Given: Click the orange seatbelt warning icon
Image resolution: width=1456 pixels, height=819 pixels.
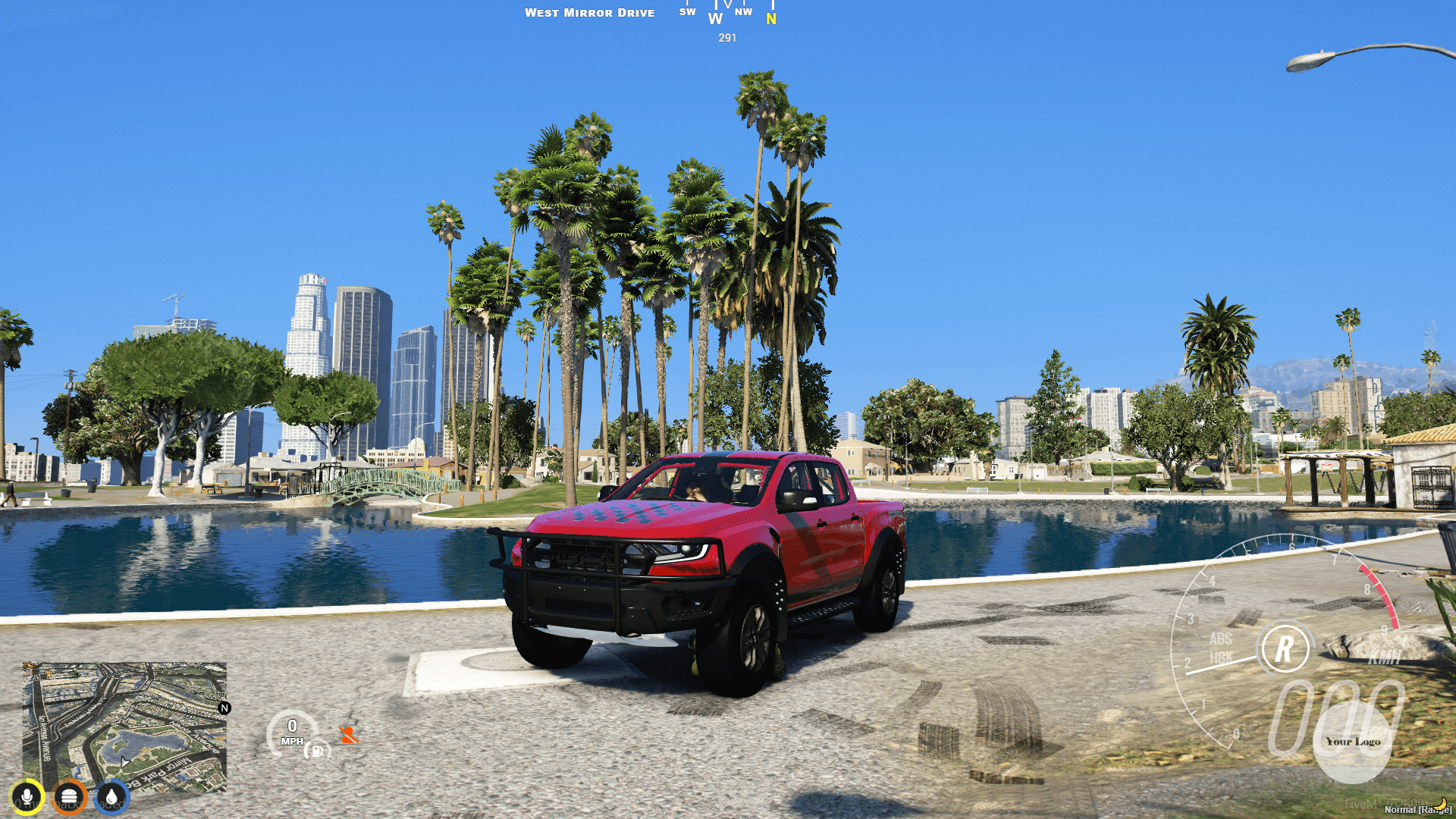Looking at the screenshot, I should click(347, 734).
